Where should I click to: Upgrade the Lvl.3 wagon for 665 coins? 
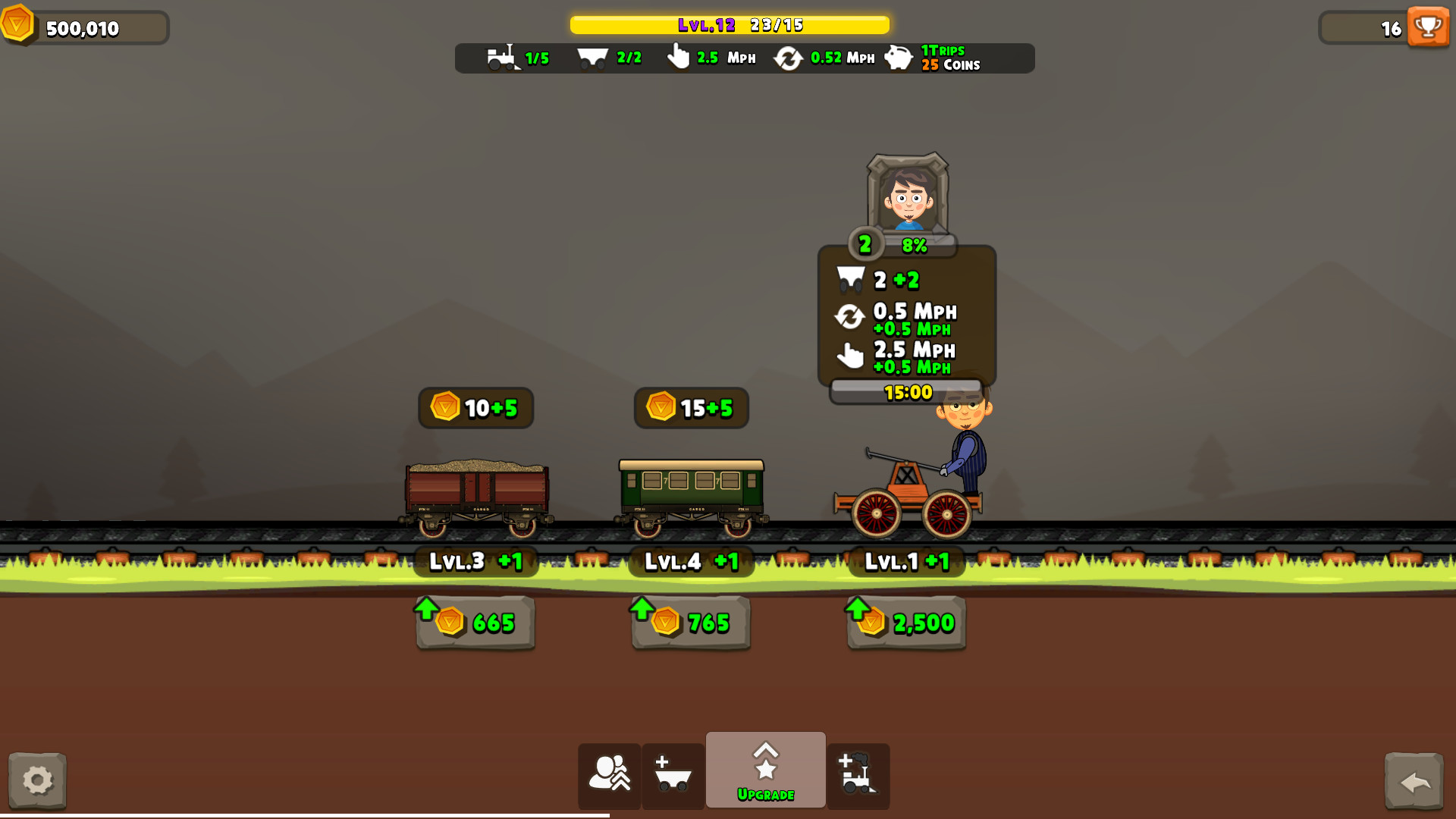point(475,623)
